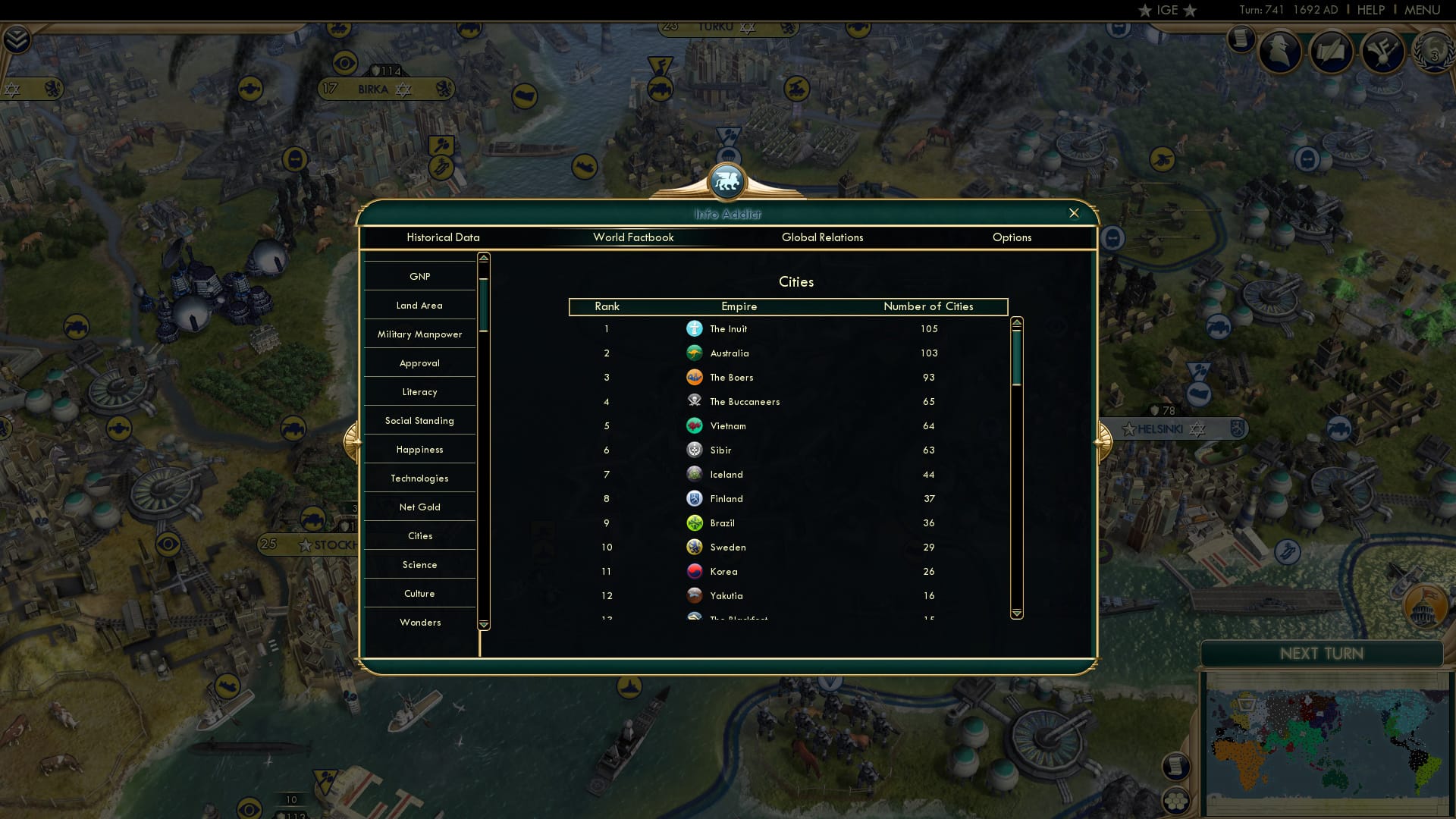1456x819 pixels.
Task: Switch to the Global Relations tab
Action: coord(824,237)
